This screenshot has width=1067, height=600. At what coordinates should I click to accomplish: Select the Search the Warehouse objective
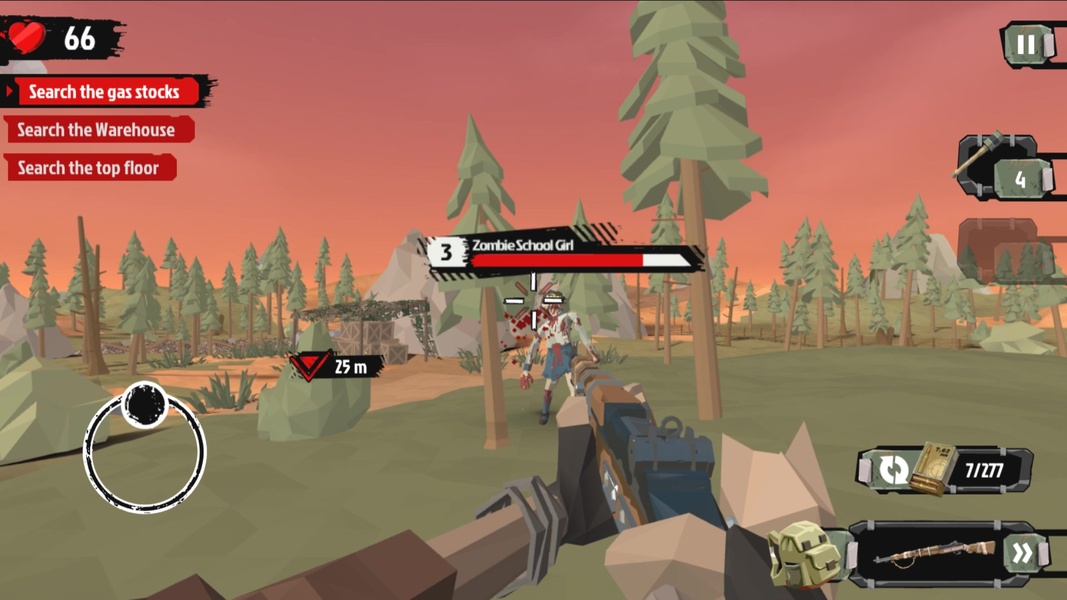[96, 130]
